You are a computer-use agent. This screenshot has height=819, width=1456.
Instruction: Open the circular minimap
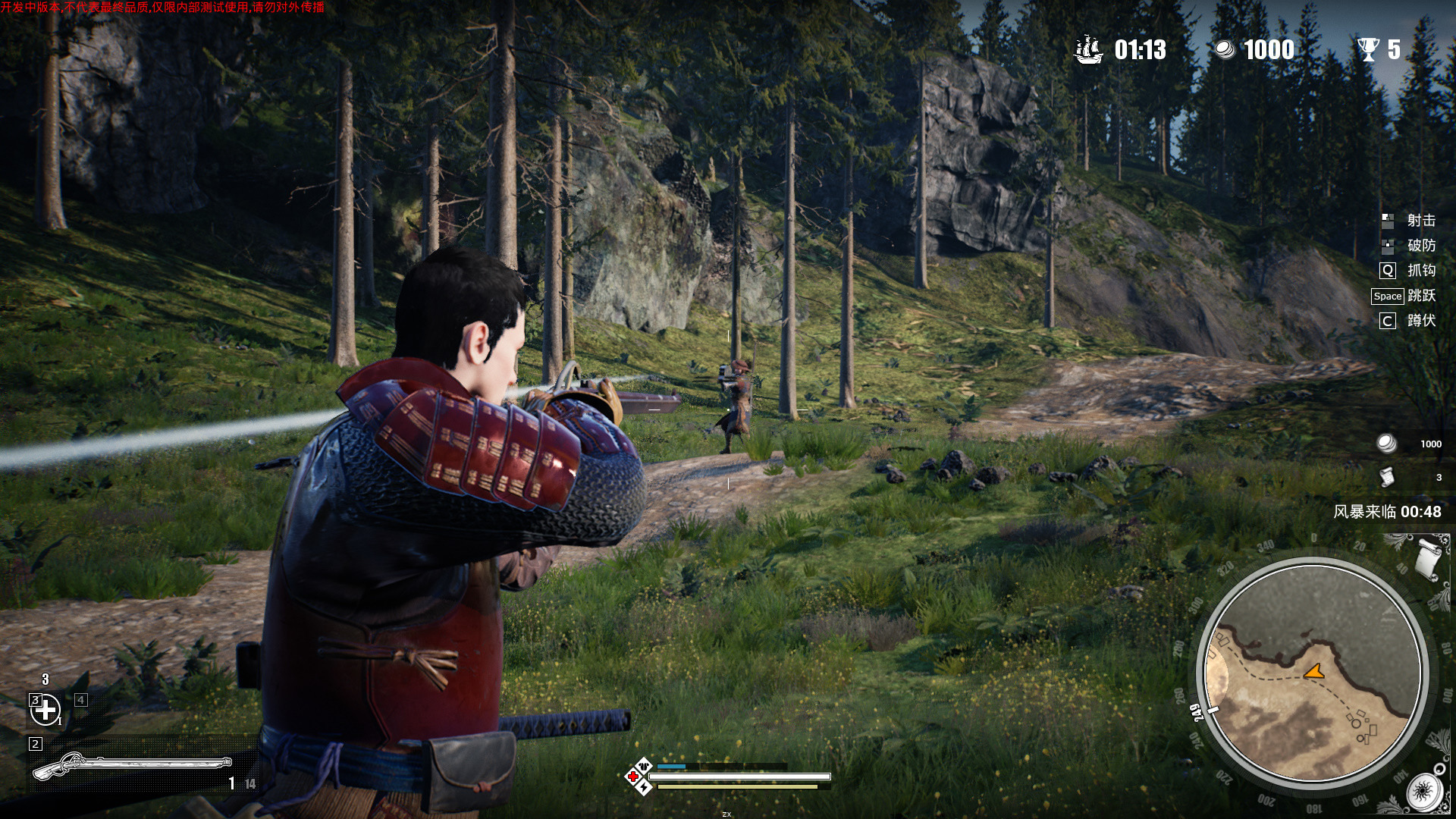pos(1312,671)
